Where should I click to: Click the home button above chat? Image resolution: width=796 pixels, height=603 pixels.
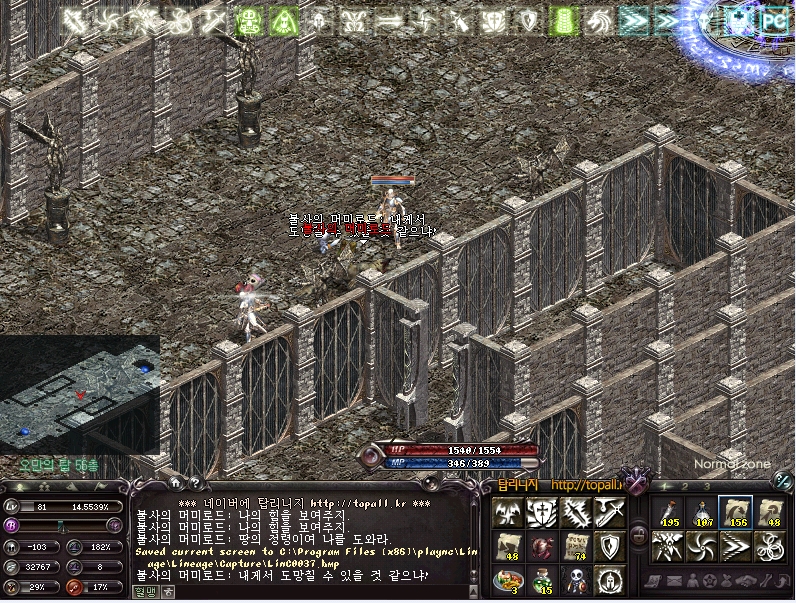tap(175, 481)
